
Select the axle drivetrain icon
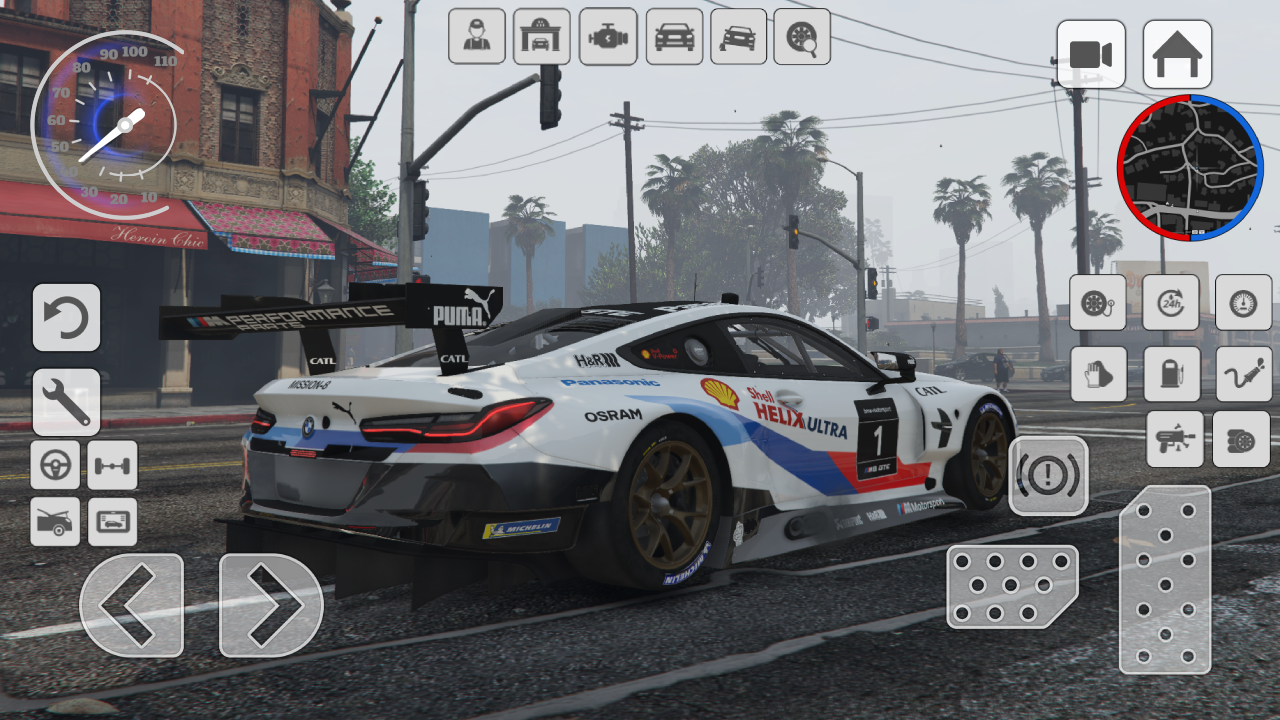tap(112, 465)
